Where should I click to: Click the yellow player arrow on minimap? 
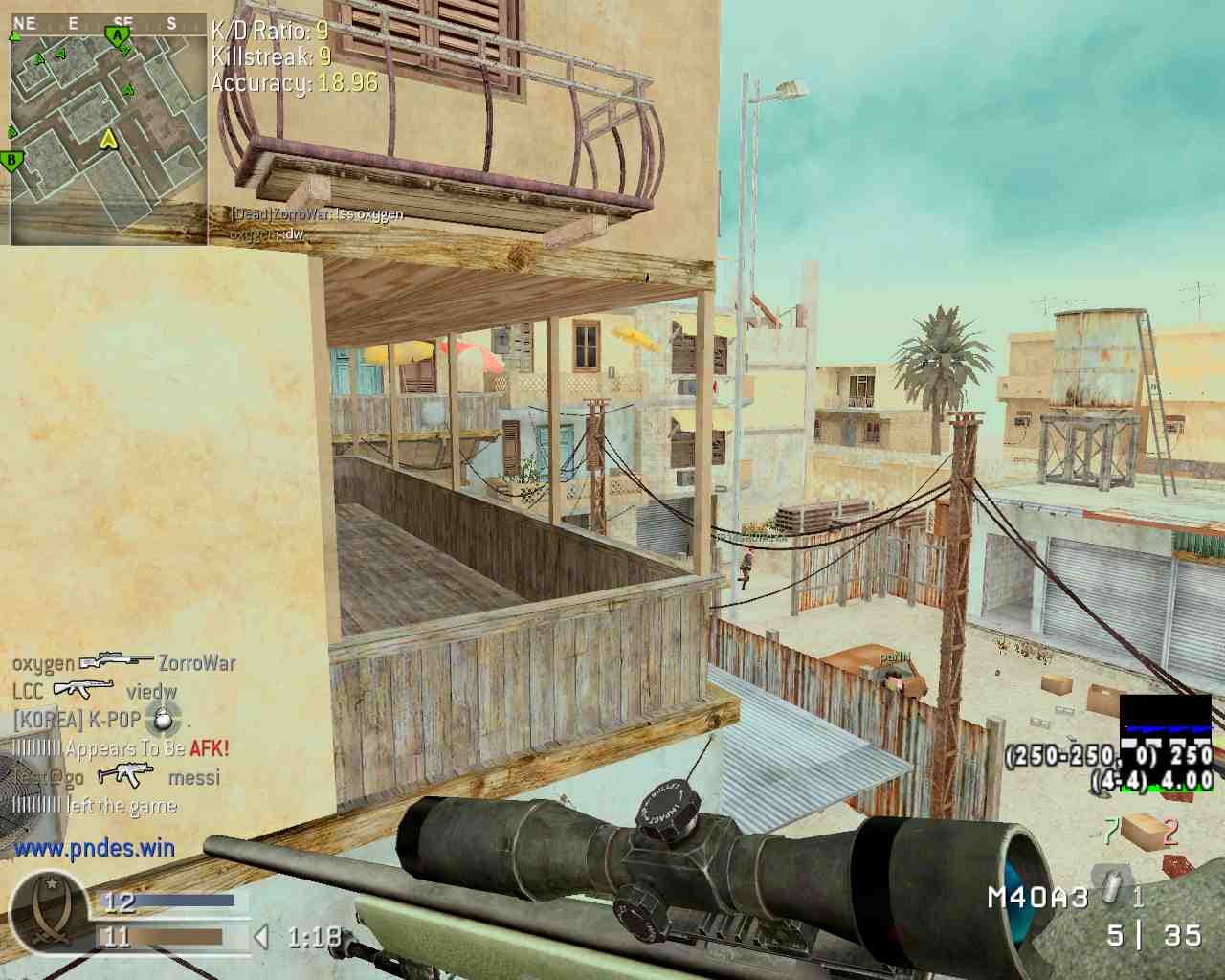108,140
